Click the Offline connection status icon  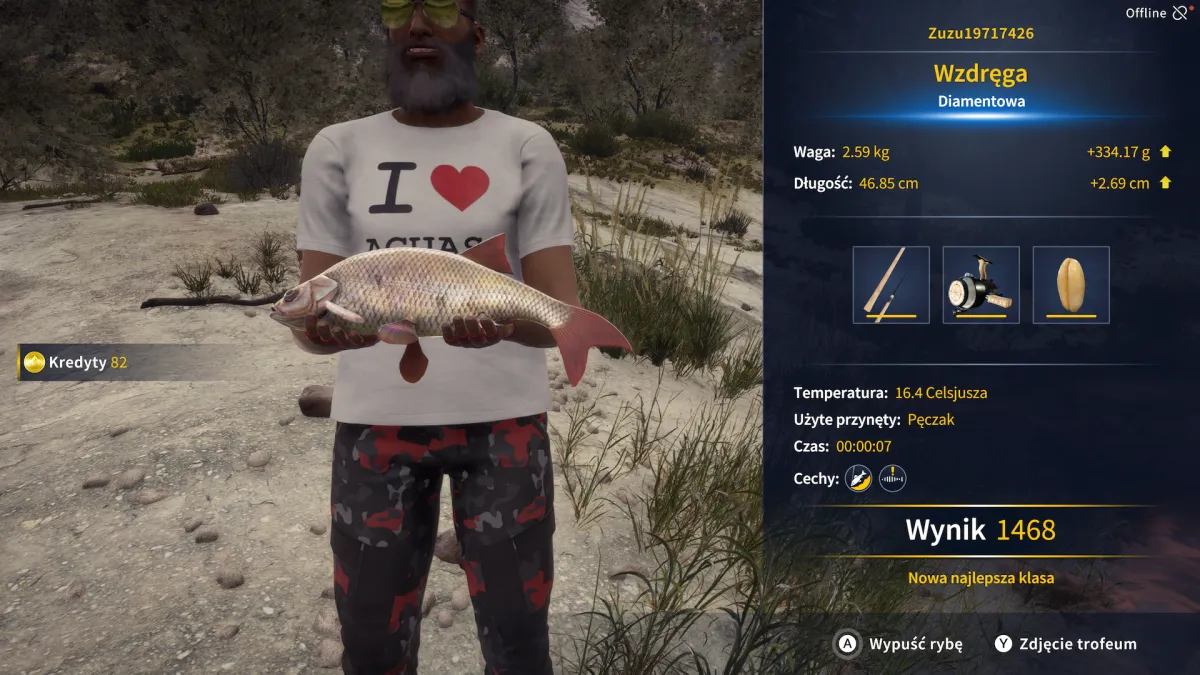pos(1181,13)
